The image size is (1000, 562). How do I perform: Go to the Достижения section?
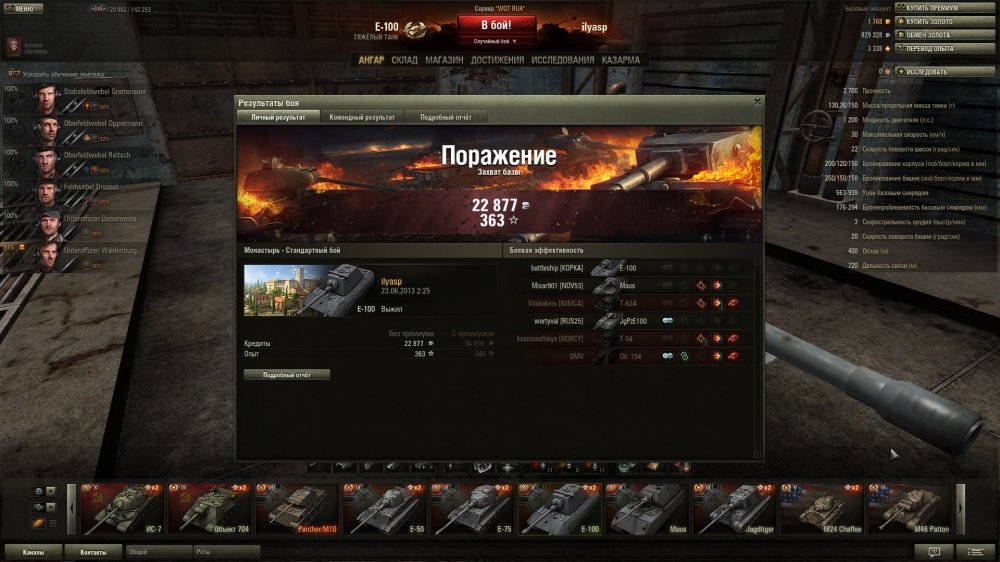point(497,60)
